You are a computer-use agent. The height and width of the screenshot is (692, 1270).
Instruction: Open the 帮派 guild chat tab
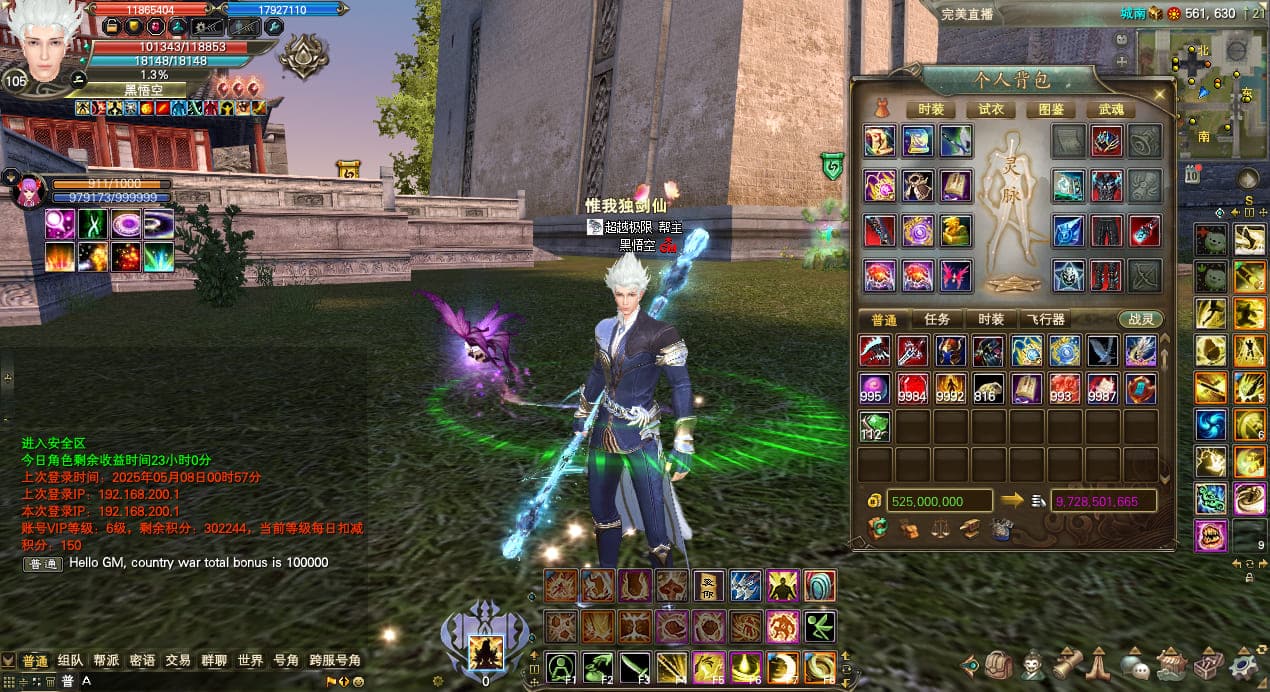tap(106, 660)
